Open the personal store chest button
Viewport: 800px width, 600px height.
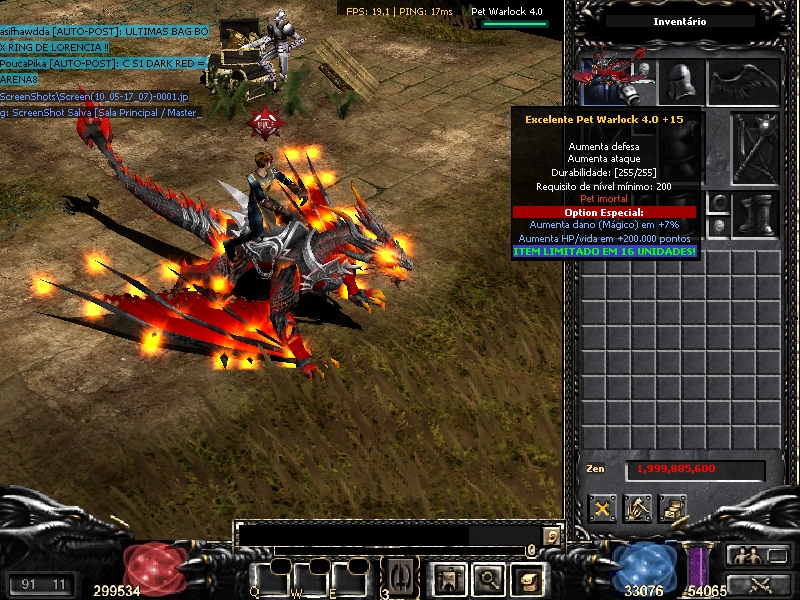(x=672, y=508)
